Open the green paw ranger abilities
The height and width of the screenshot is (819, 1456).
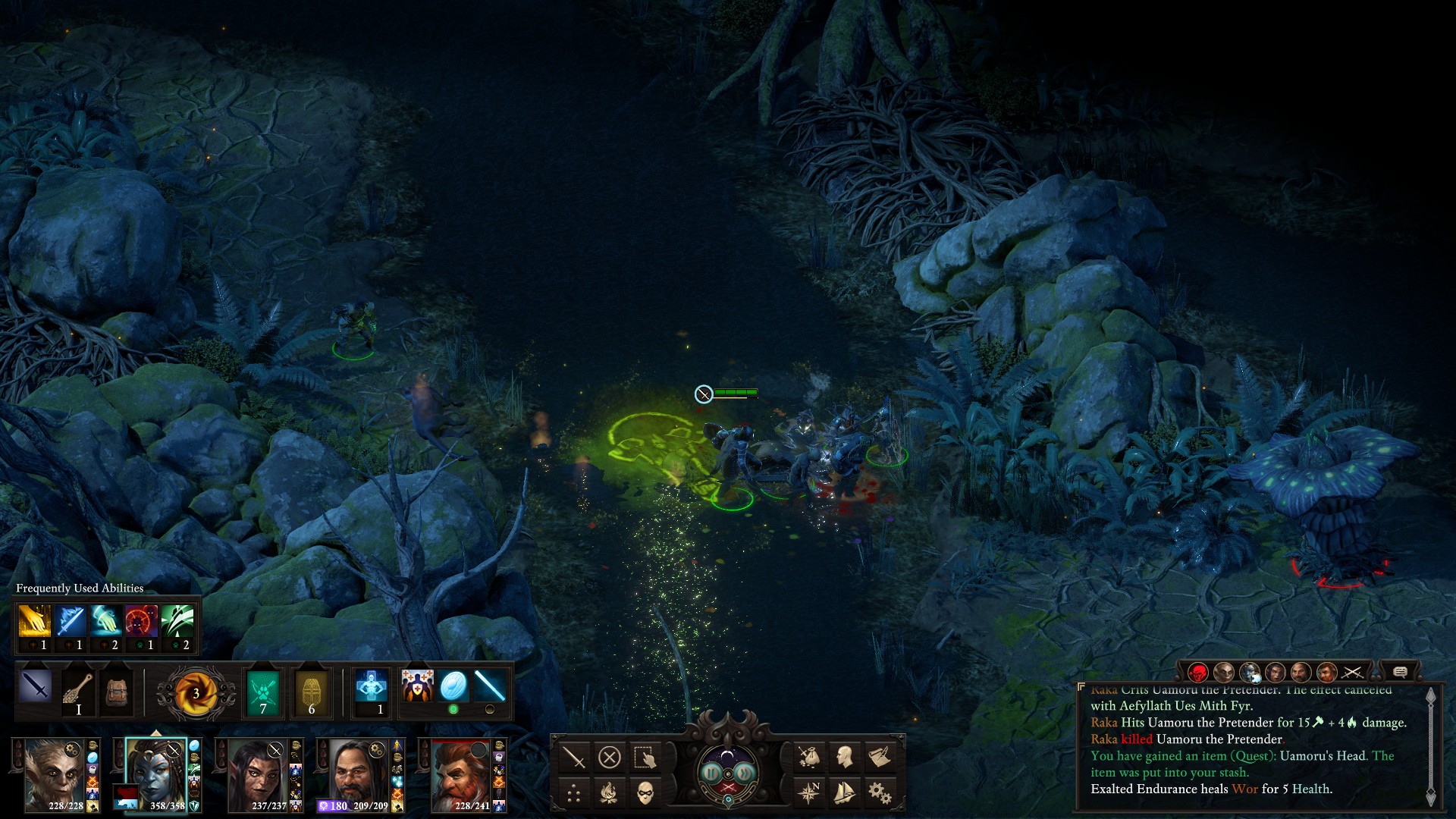coord(263,691)
